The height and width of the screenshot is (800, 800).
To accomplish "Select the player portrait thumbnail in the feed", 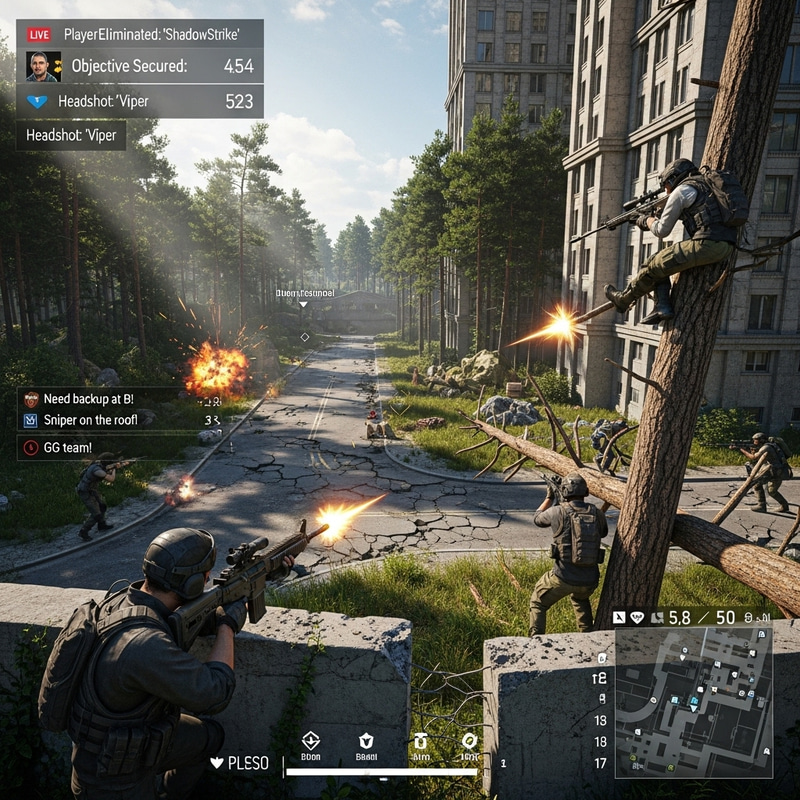I will pos(42,67).
